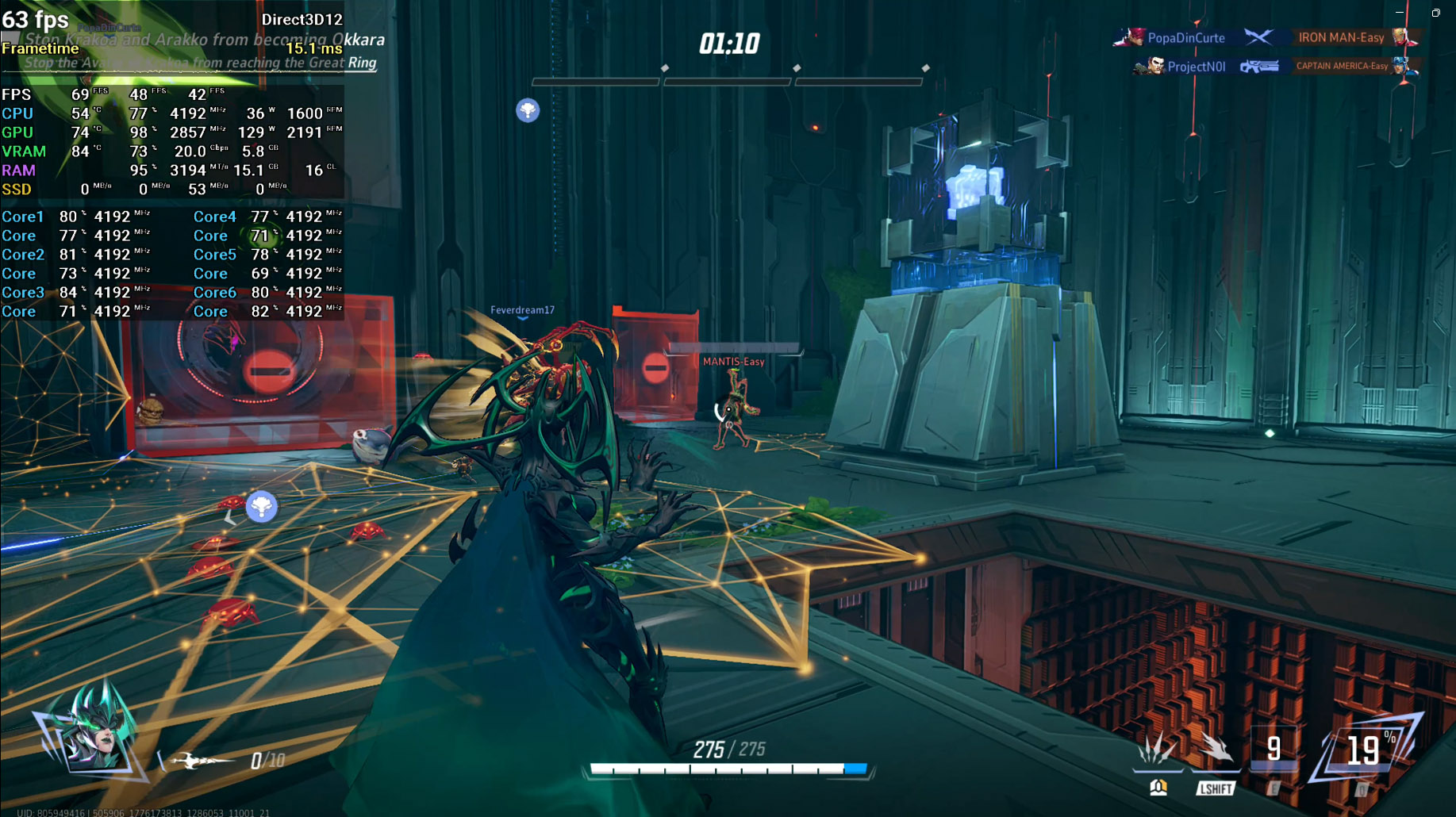Click the Captain America portrait in kill feed
The height and width of the screenshot is (817, 1456).
point(1406,66)
